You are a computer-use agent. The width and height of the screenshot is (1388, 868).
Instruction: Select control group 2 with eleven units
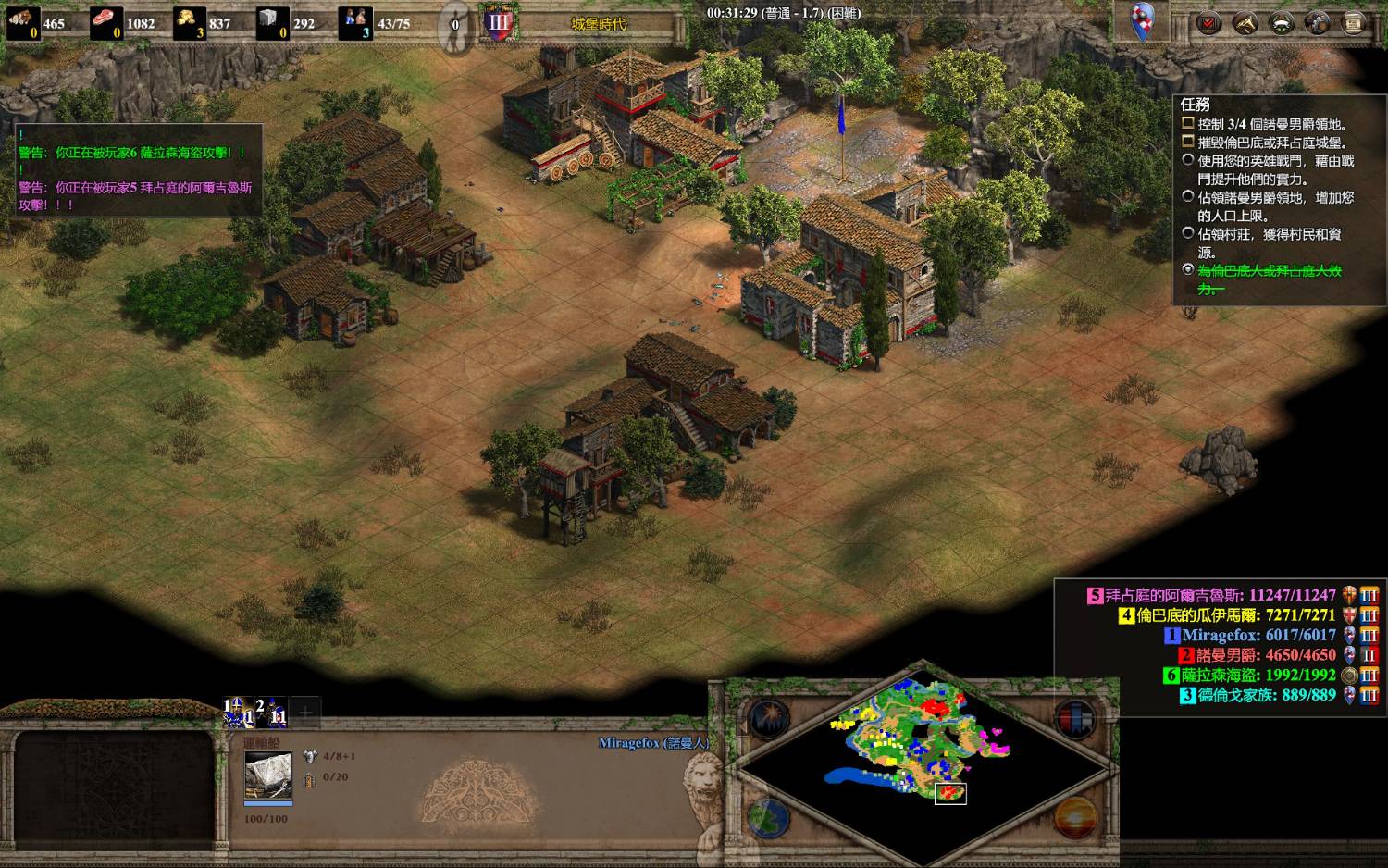pos(272,713)
